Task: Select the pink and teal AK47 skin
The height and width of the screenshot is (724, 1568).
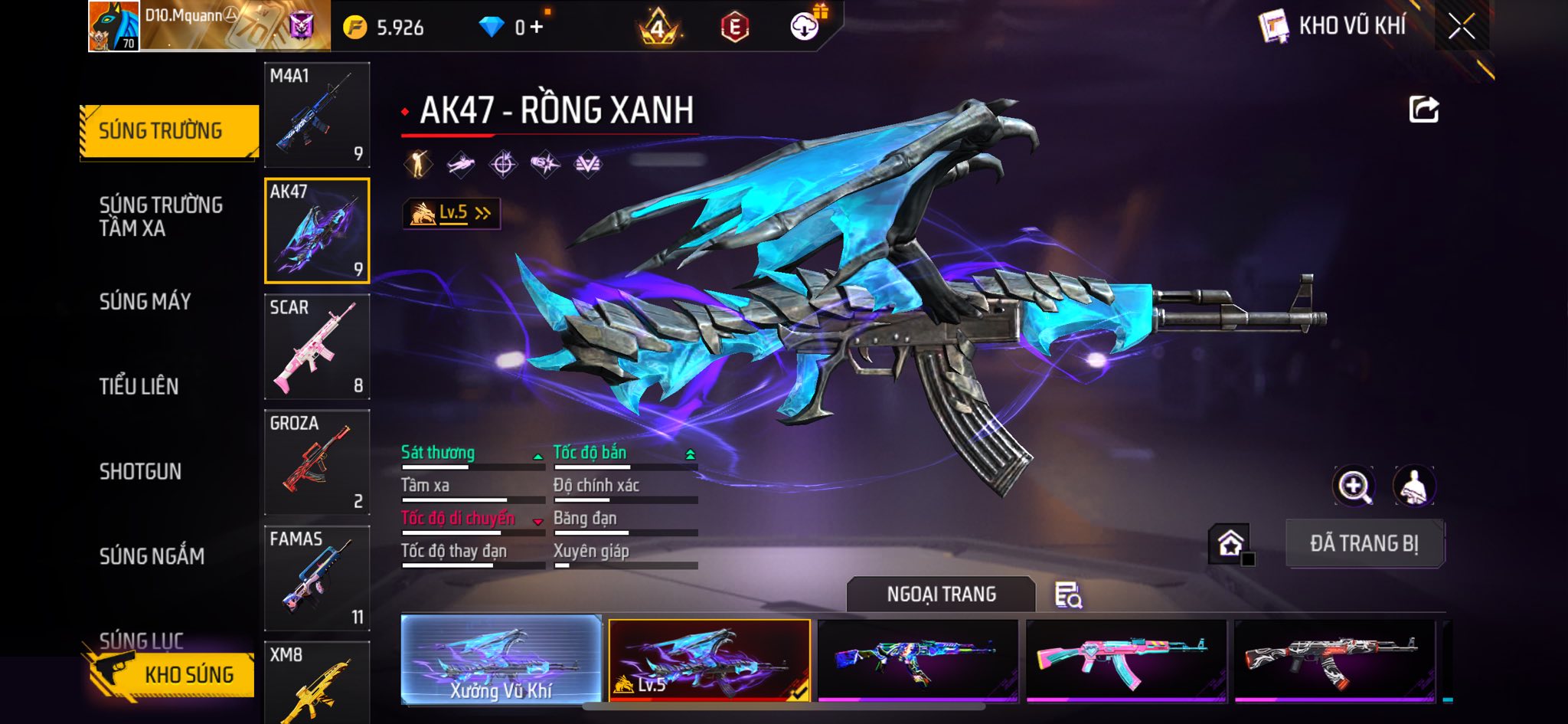Action: [1125, 660]
